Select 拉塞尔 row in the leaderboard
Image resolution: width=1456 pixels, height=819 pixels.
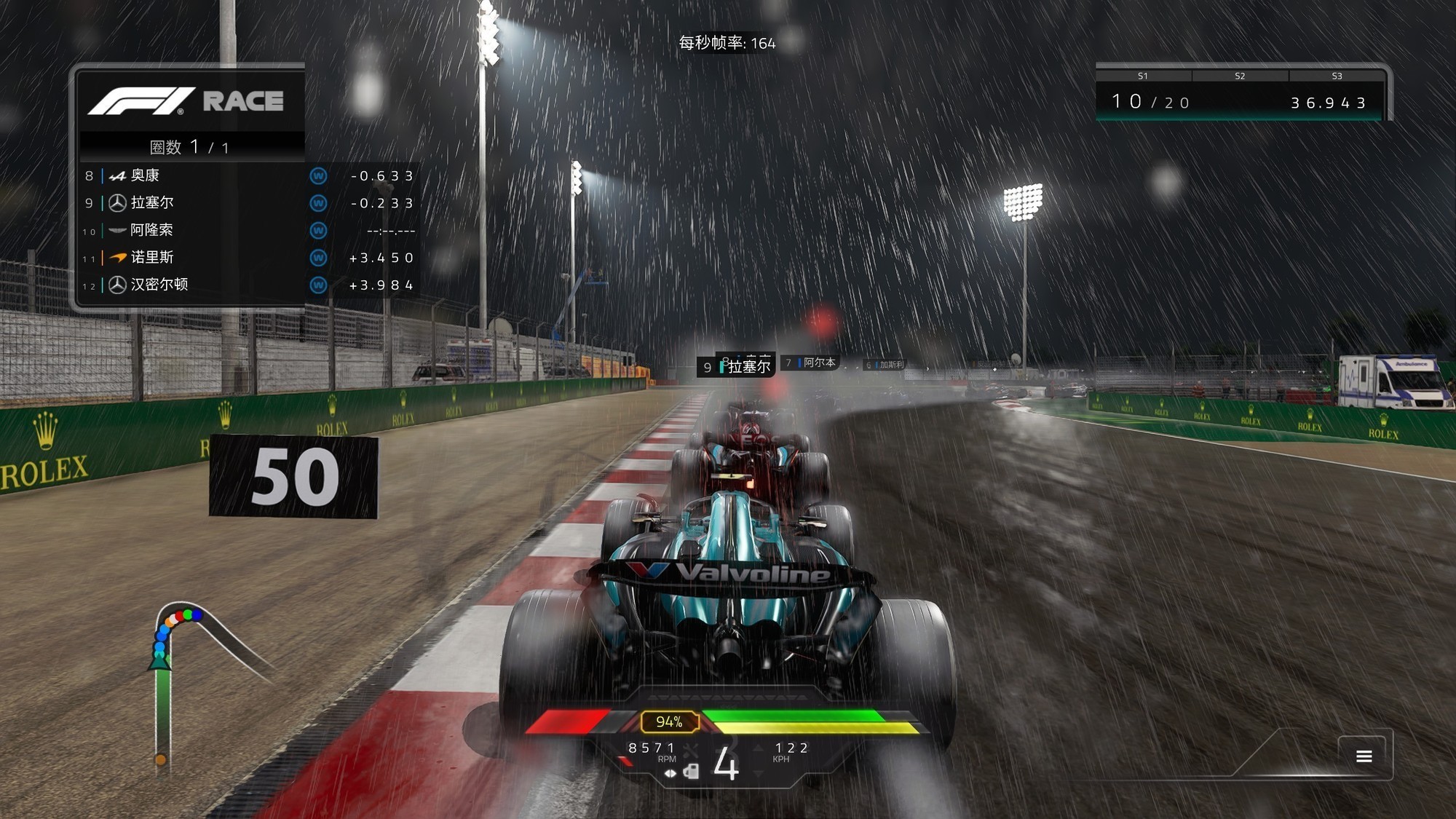pyautogui.click(x=248, y=203)
